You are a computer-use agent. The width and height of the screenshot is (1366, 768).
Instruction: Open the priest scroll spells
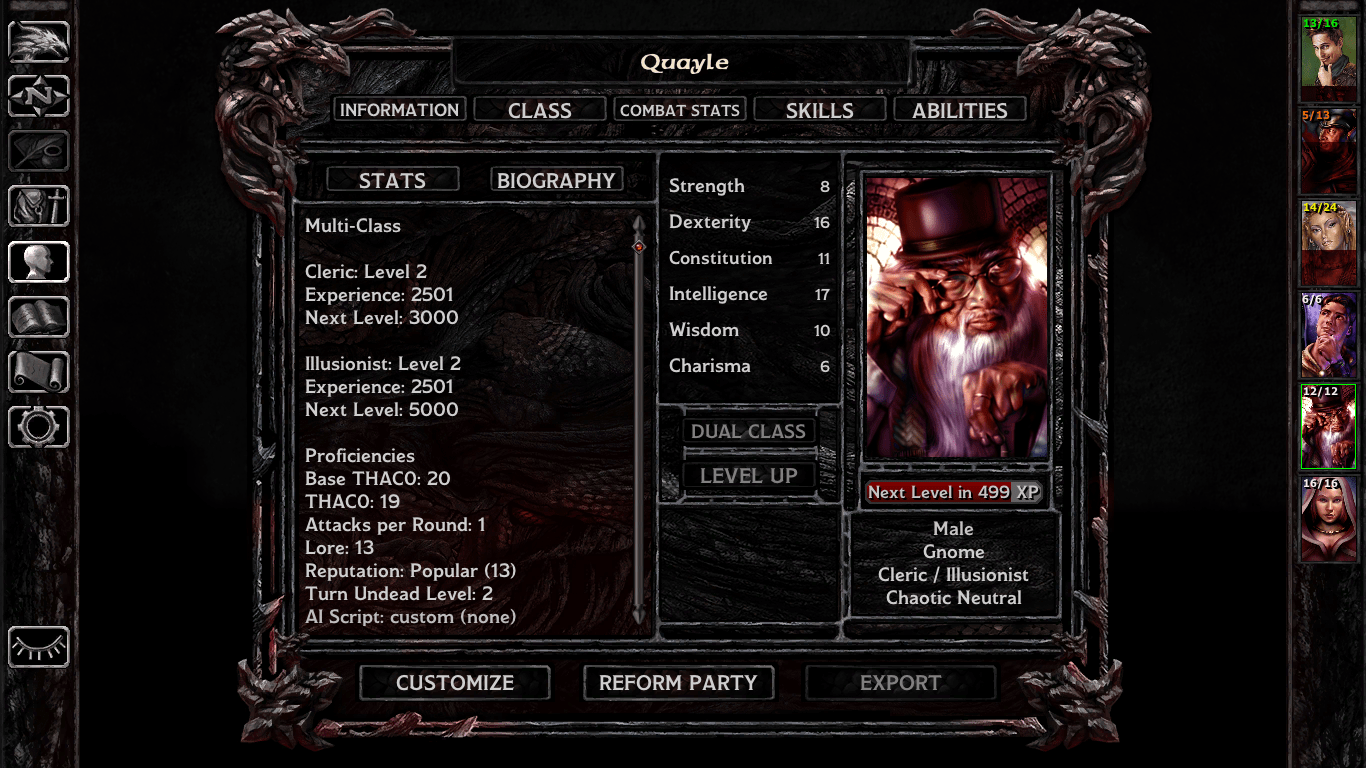click(x=38, y=372)
